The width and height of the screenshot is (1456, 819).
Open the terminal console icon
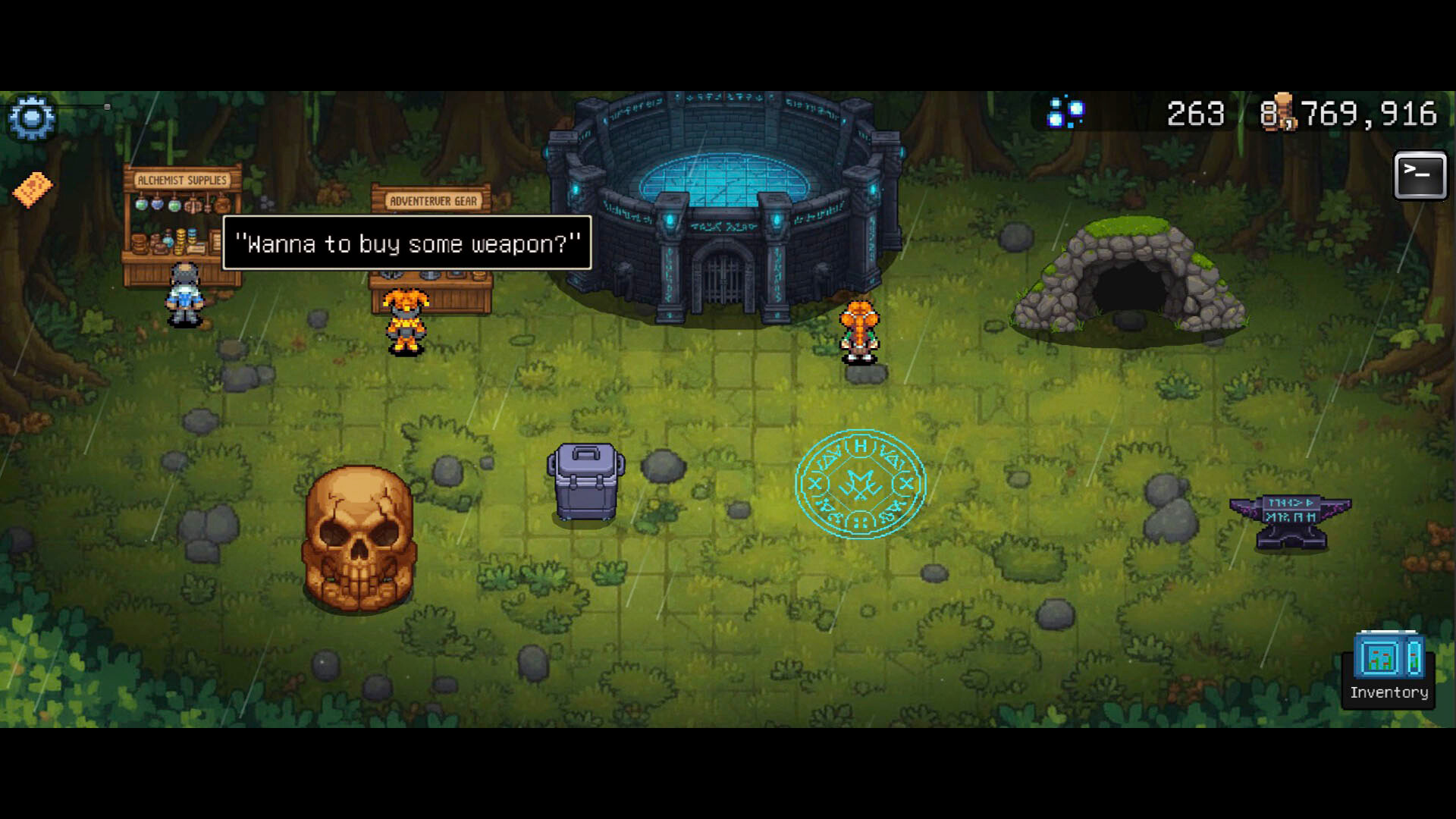point(1420,176)
